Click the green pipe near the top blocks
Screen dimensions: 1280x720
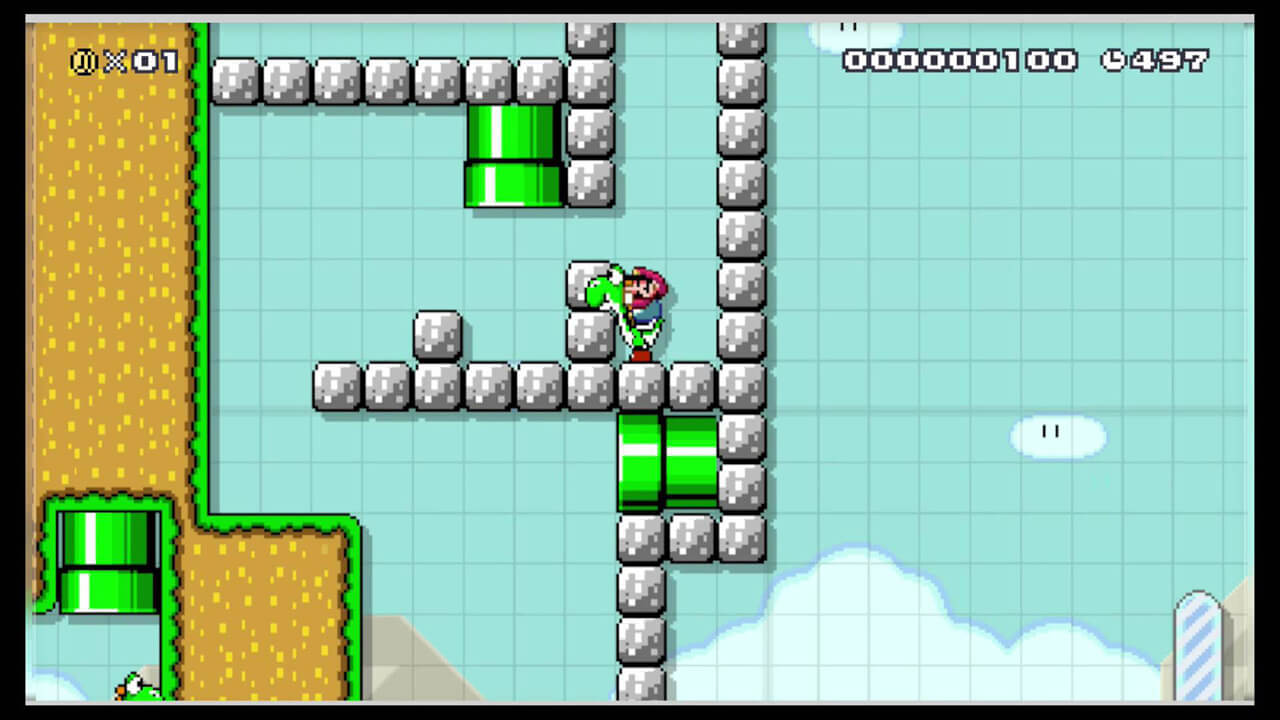pyautogui.click(x=513, y=155)
